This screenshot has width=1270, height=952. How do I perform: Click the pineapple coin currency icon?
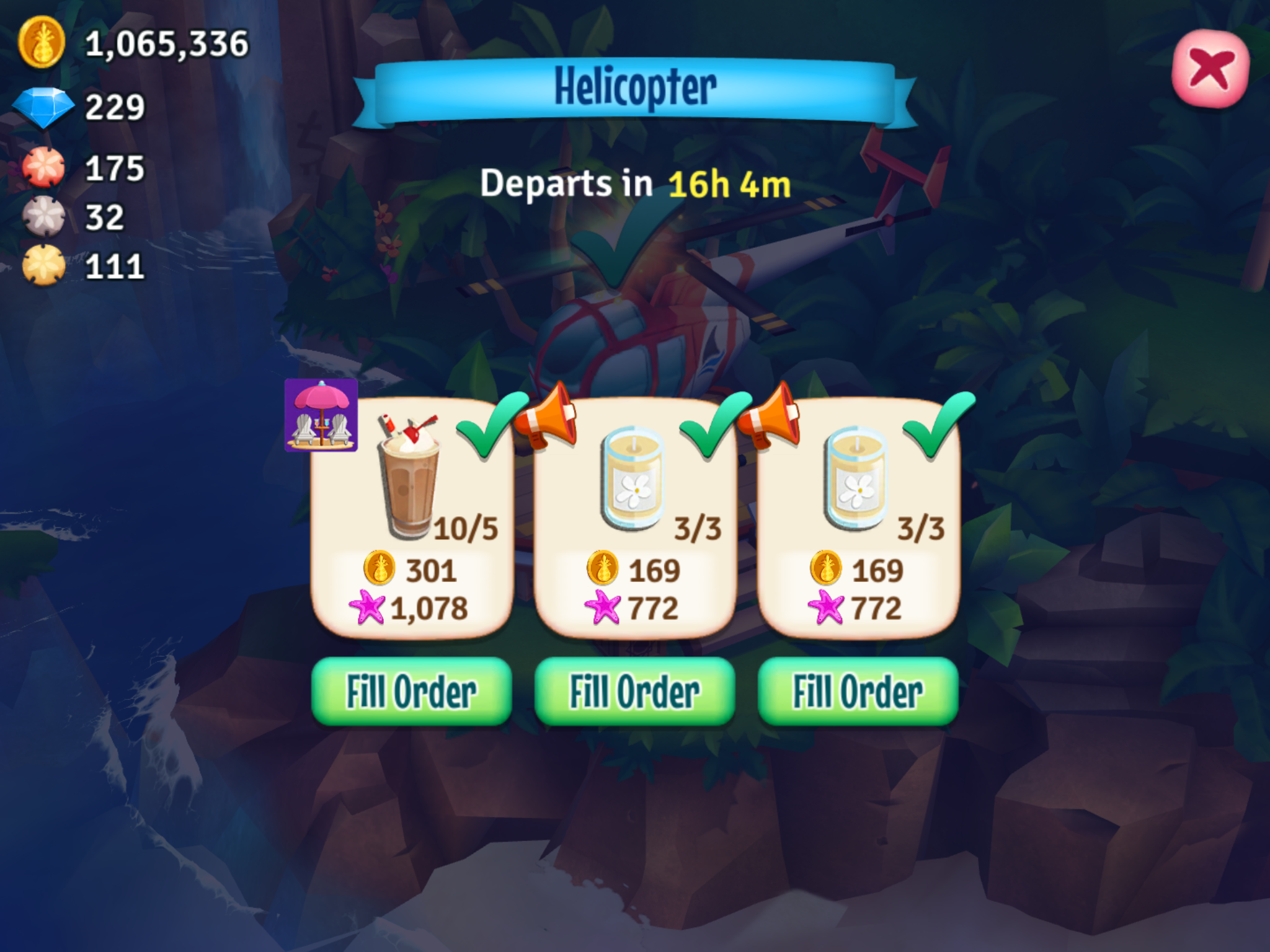43,42
